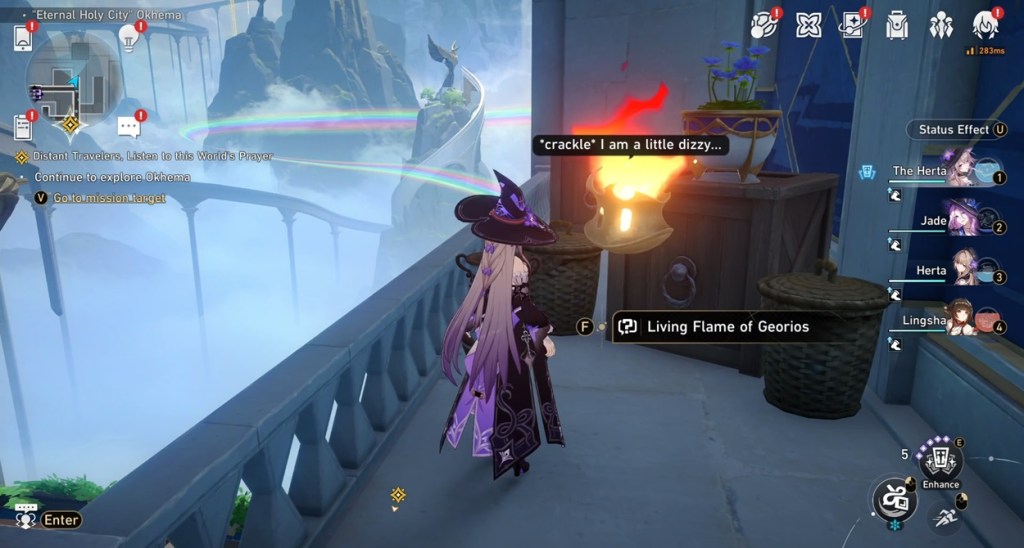Toggle the sprint running icon
This screenshot has height=548, width=1024.
pos(944,516)
